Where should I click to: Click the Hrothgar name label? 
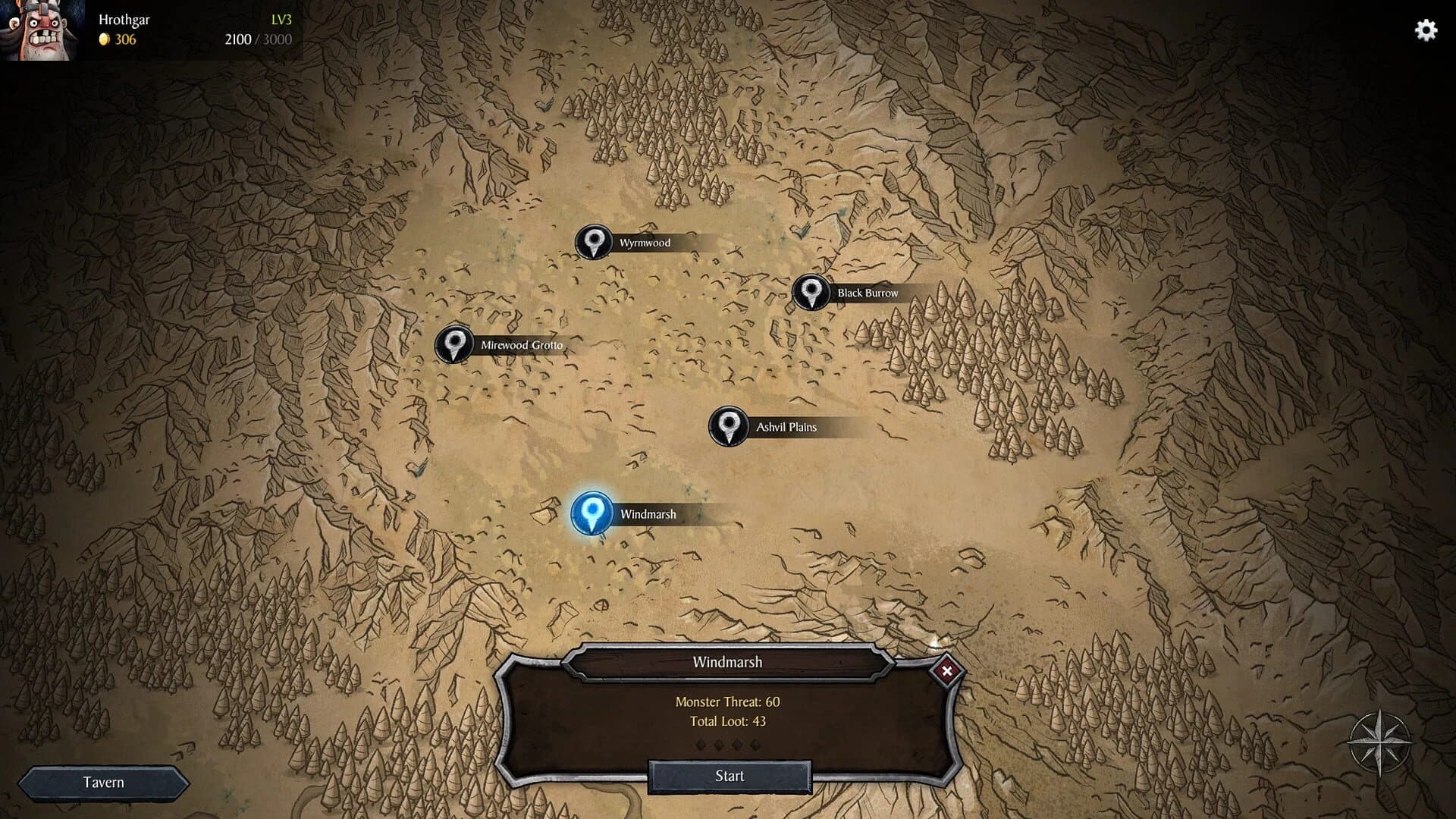124,20
